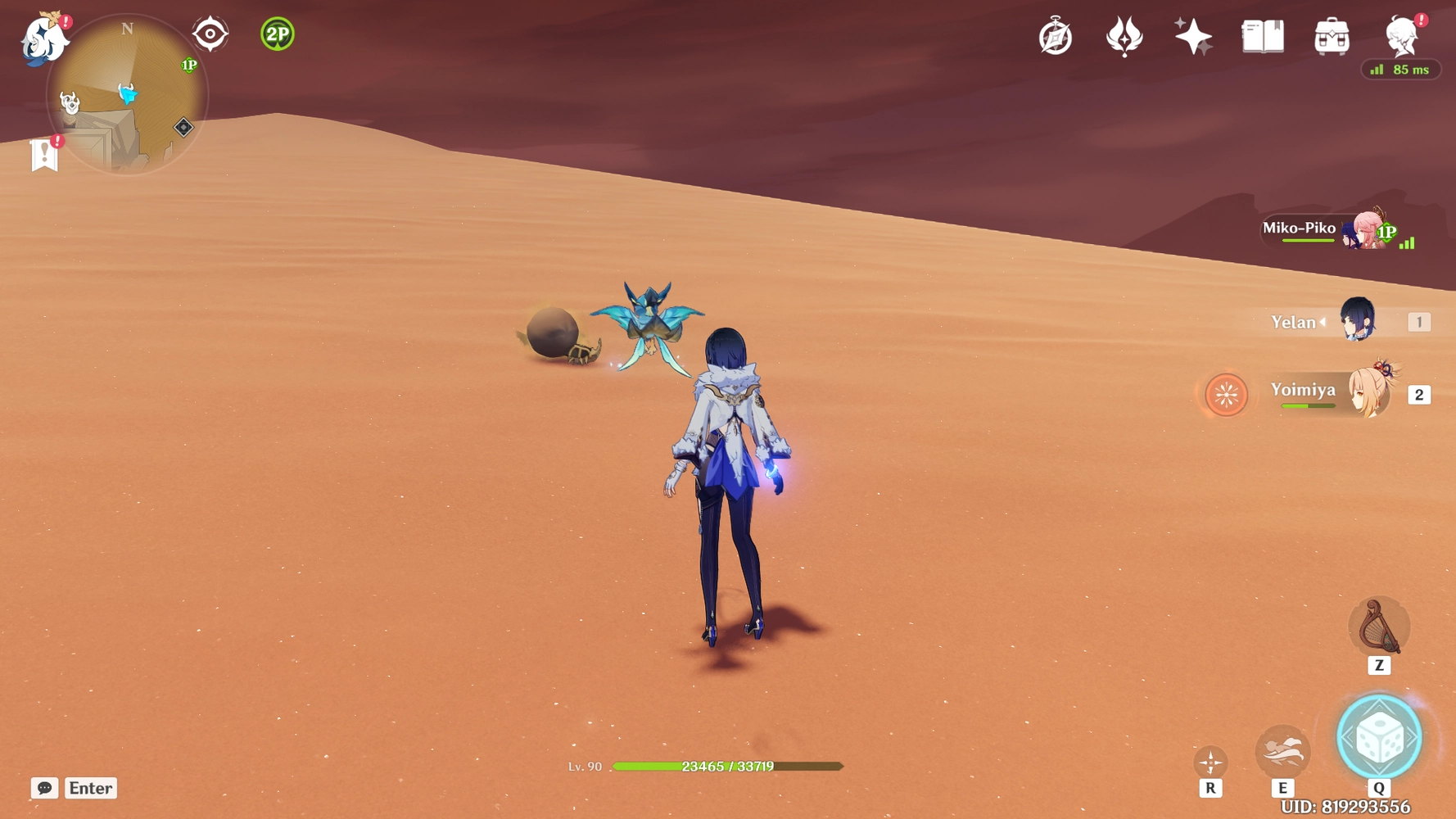This screenshot has width=1456, height=819.
Task: Open the Battle Pass wings icon
Action: point(1126,35)
